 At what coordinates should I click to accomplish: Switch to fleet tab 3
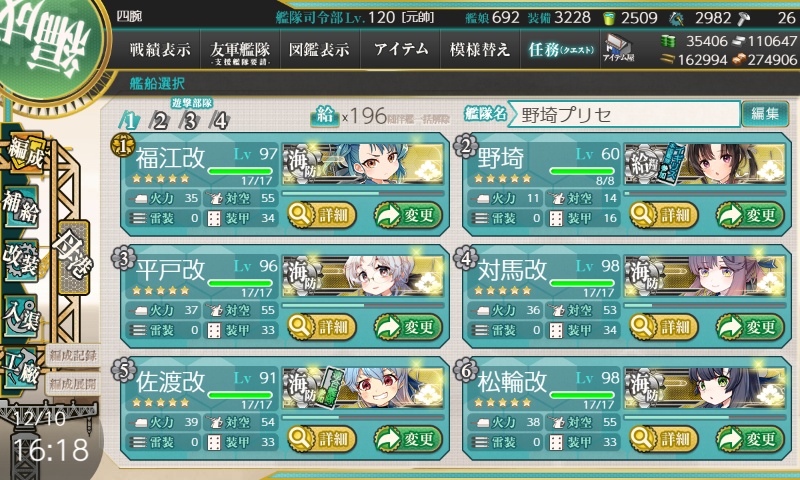point(190,122)
